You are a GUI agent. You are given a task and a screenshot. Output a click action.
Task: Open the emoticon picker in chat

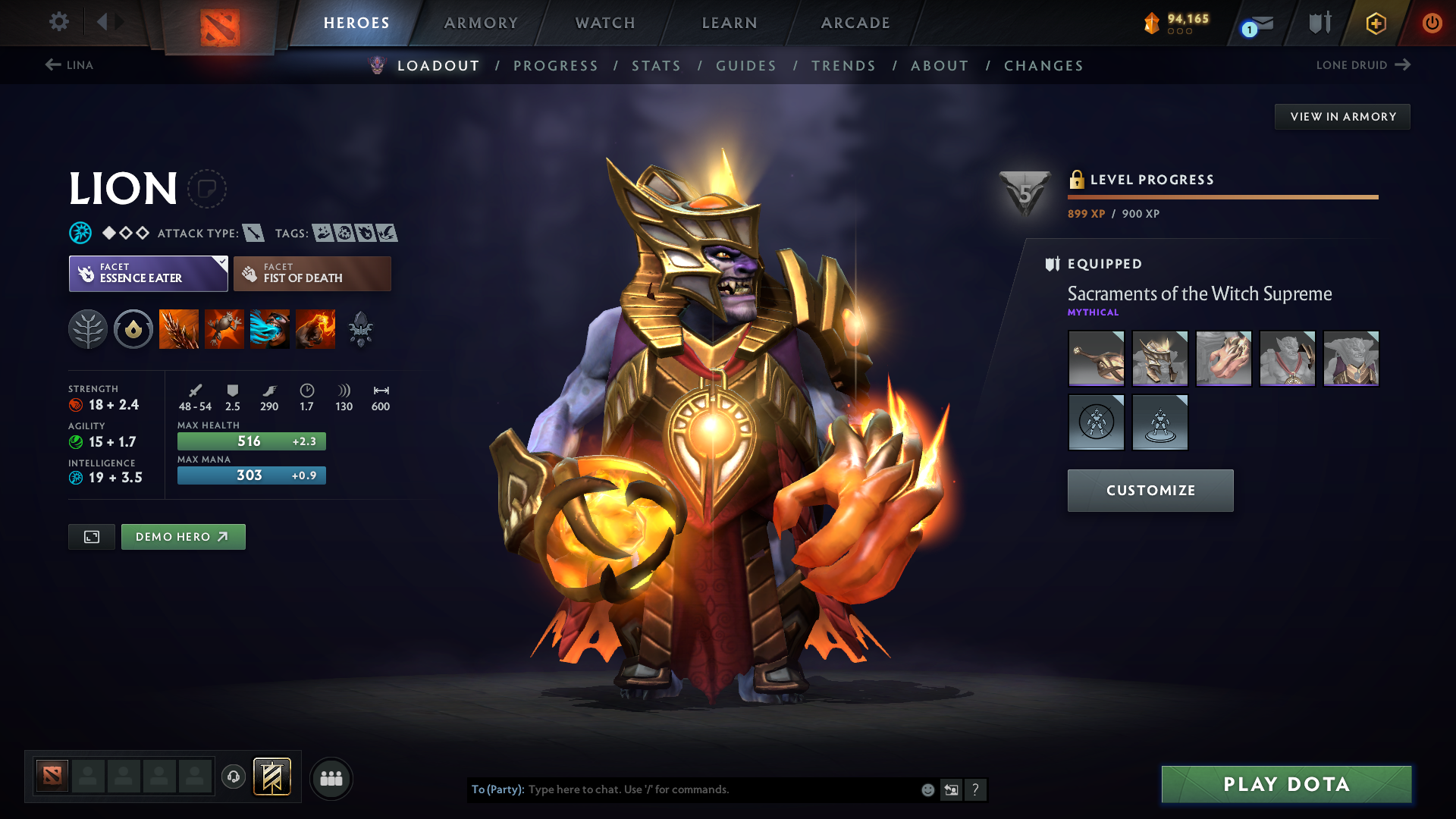(x=927, y=789)
